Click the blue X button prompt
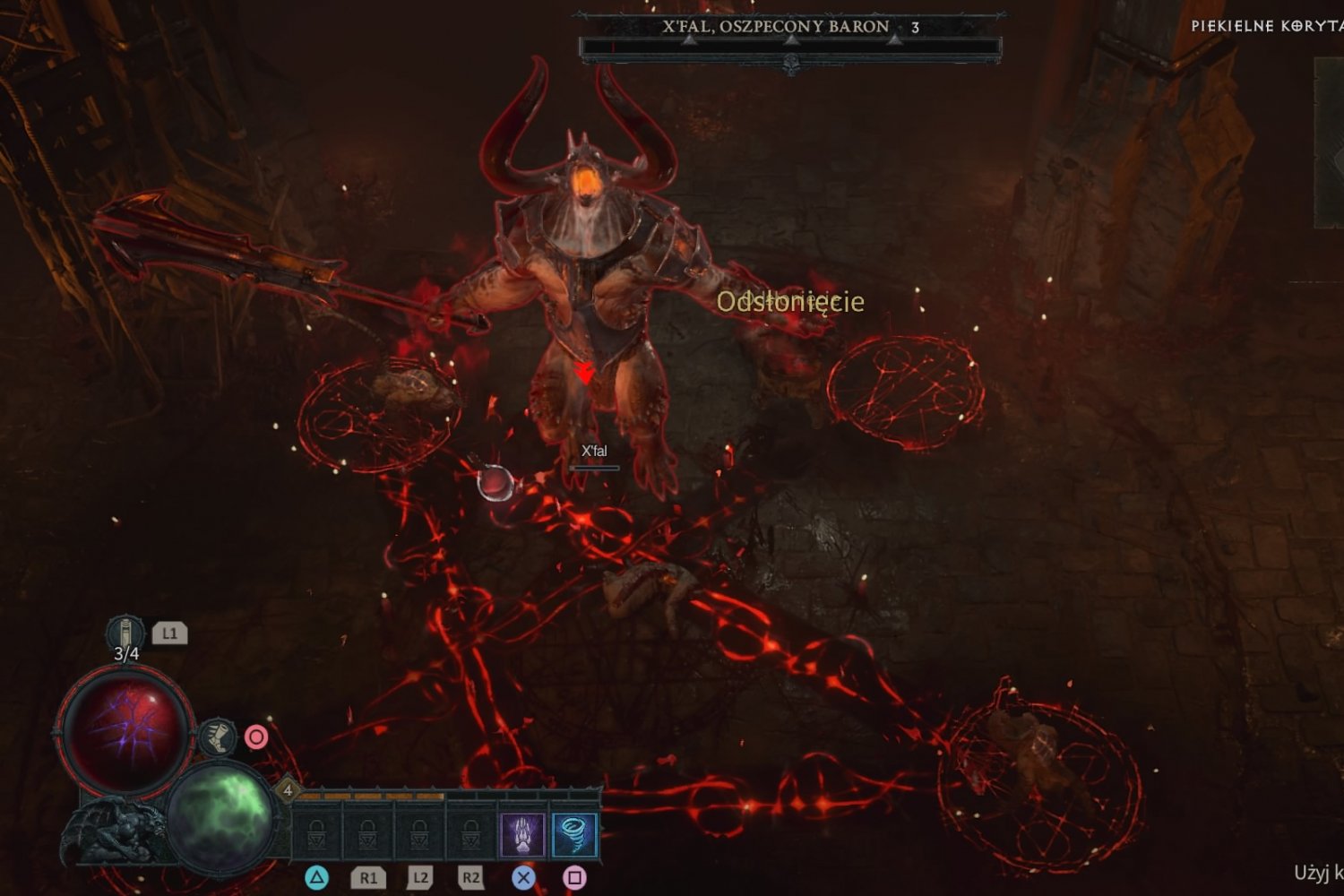 pyautogui.click(x=525, y=879)
